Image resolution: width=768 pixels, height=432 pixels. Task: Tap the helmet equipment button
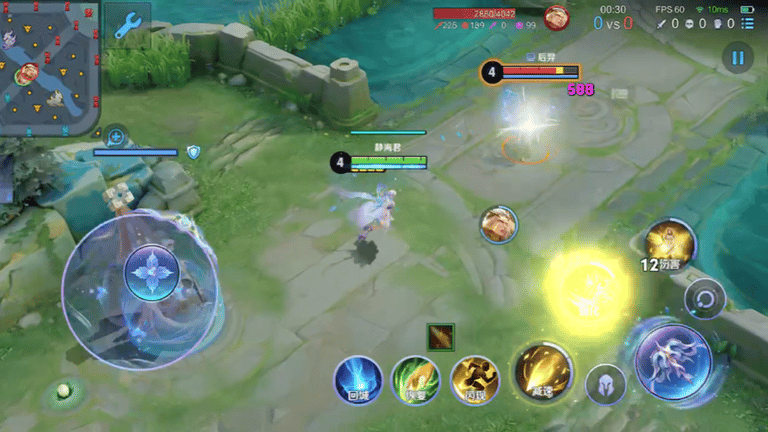click(x=605, y=385)
